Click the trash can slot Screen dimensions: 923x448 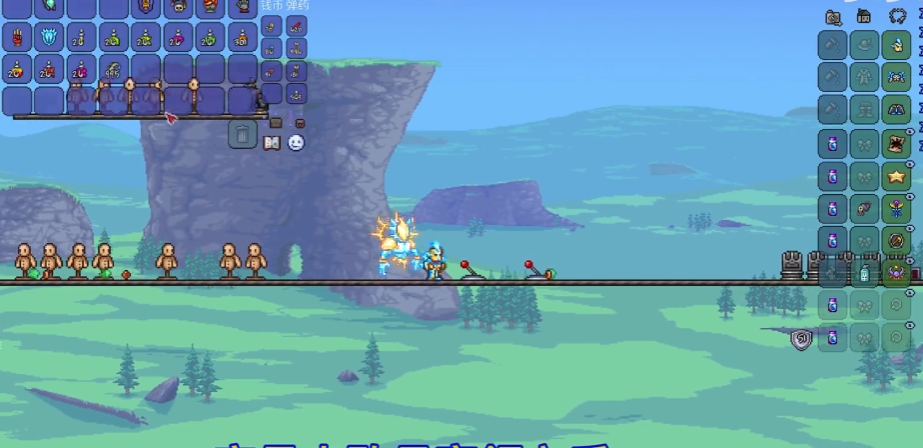(242, 133)
